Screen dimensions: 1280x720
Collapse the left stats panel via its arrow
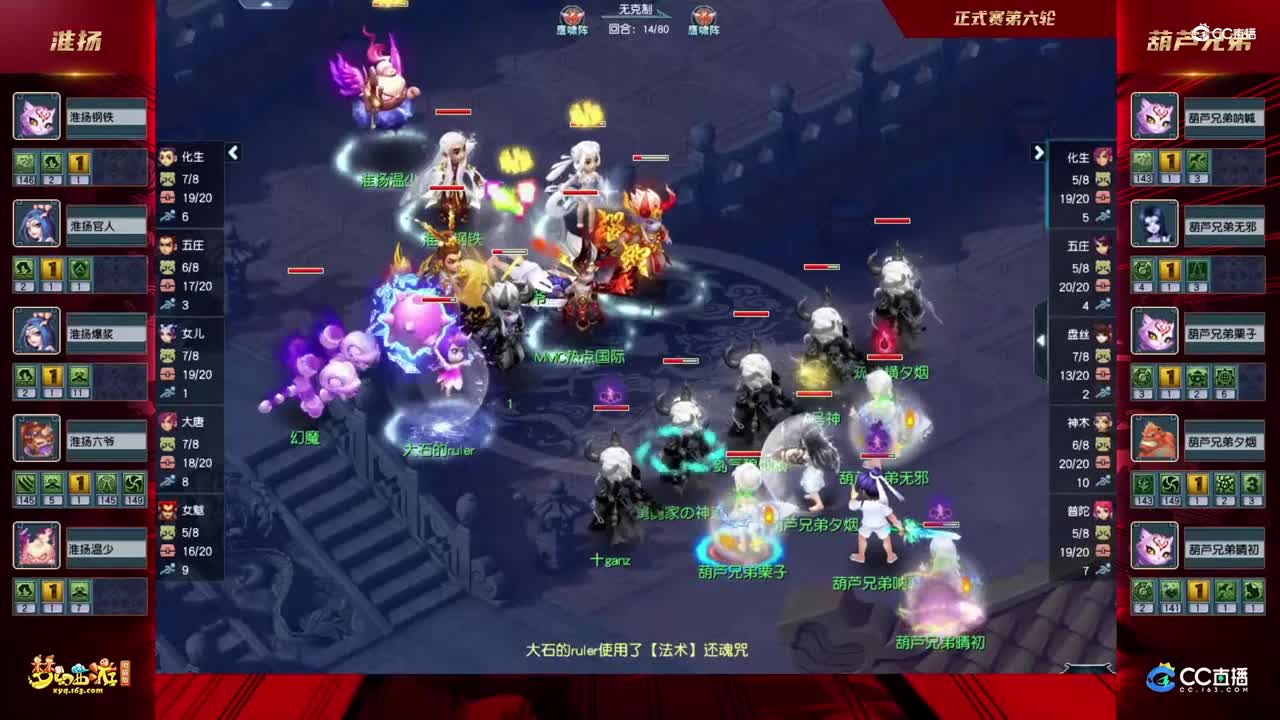pos(232,152)
